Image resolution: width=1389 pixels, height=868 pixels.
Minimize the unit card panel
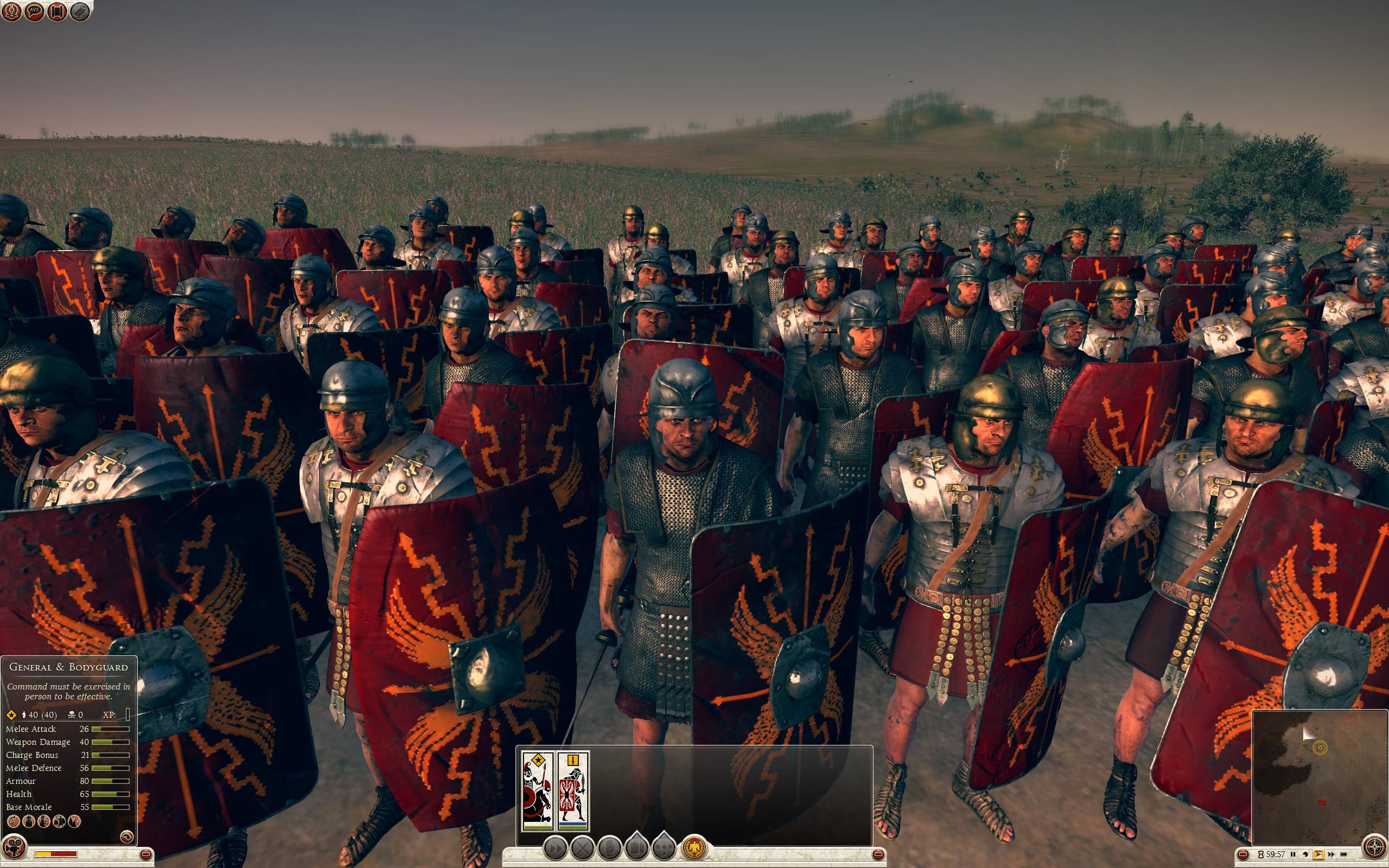[x=878, y=855]
